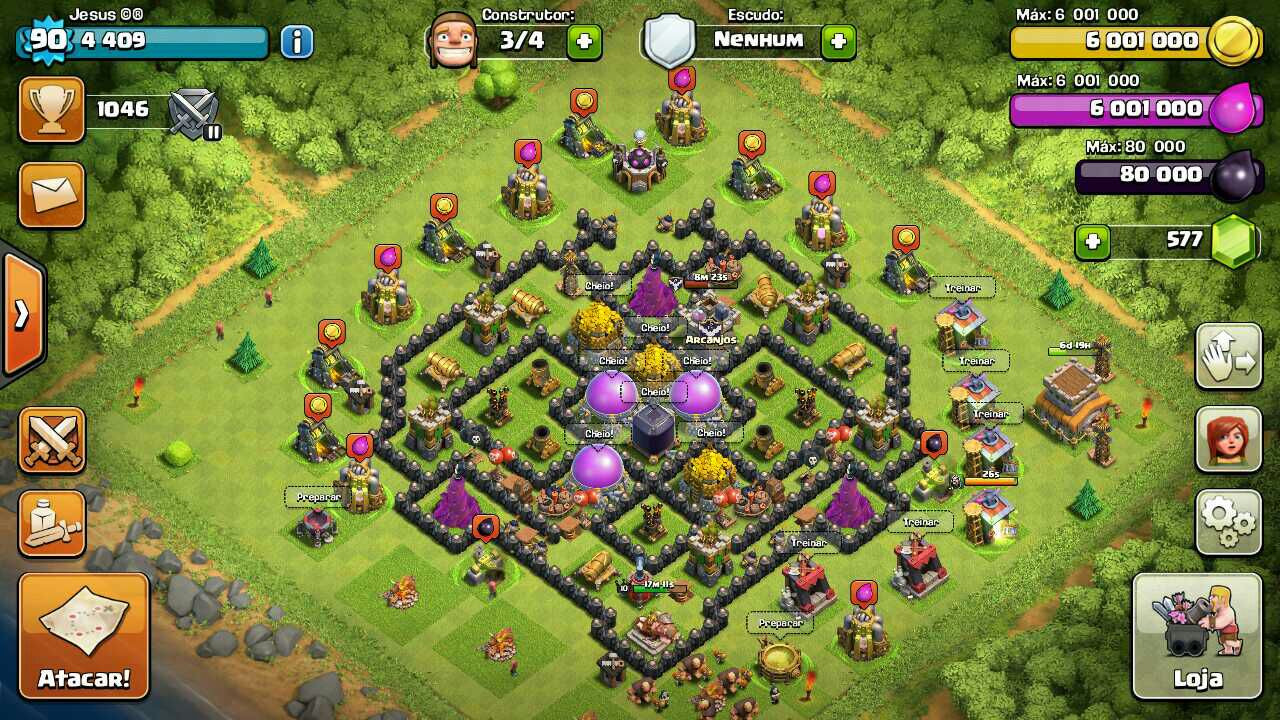Open the villager helper portrait icon
Screen dimensions: 1280x720
1228,440
